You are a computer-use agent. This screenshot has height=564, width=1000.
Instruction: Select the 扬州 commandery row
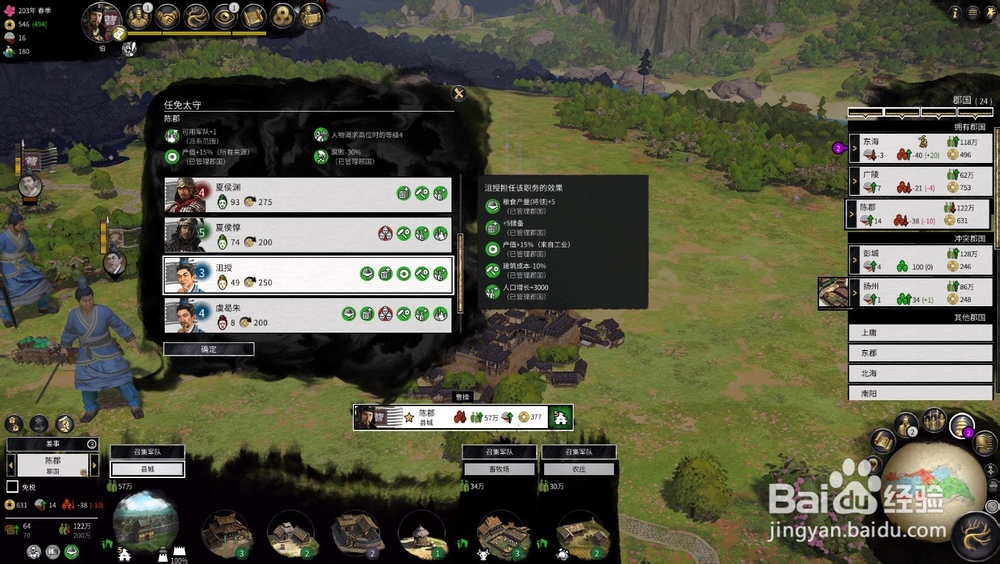[919, 292]
